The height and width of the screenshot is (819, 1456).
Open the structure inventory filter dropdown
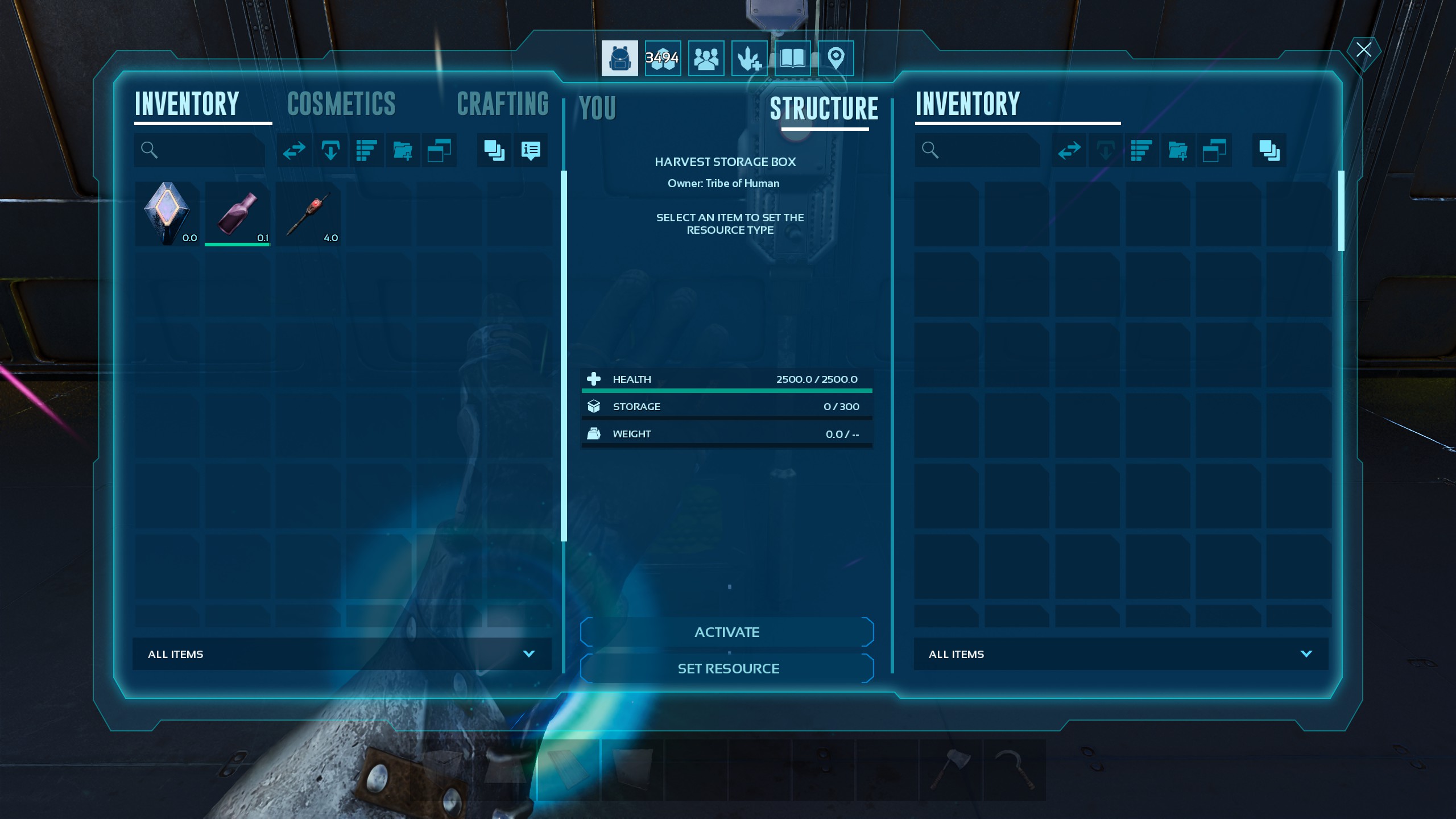pyautogui.click(x=1120, y=654)
